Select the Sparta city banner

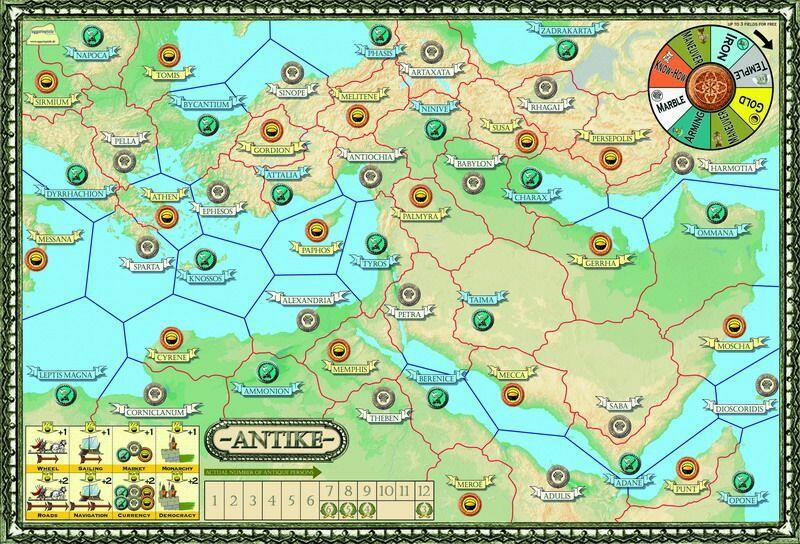[x=140, y=266]
